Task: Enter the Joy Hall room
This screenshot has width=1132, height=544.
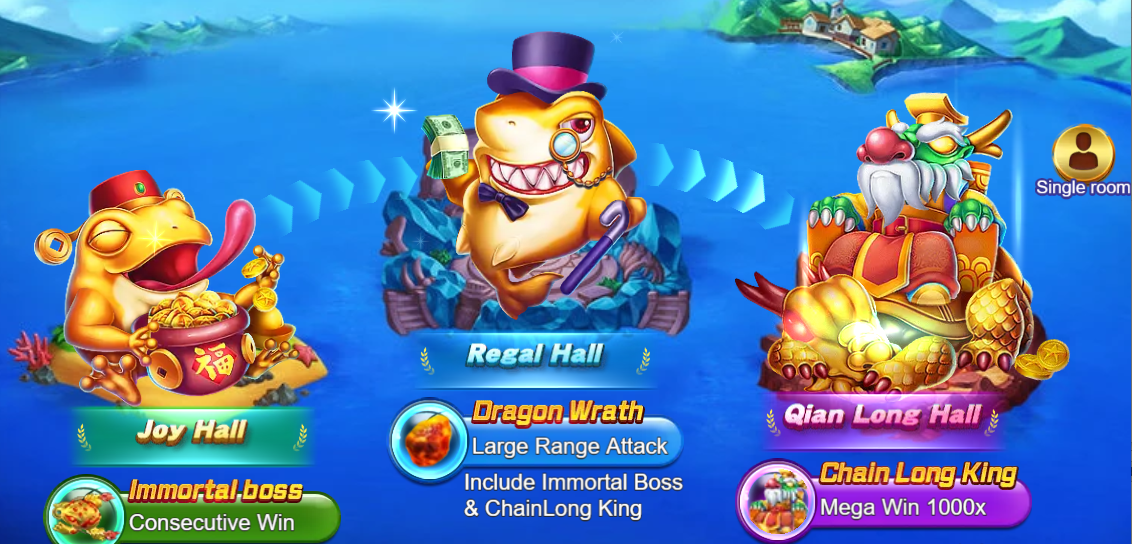Action: tap(192, 431)
